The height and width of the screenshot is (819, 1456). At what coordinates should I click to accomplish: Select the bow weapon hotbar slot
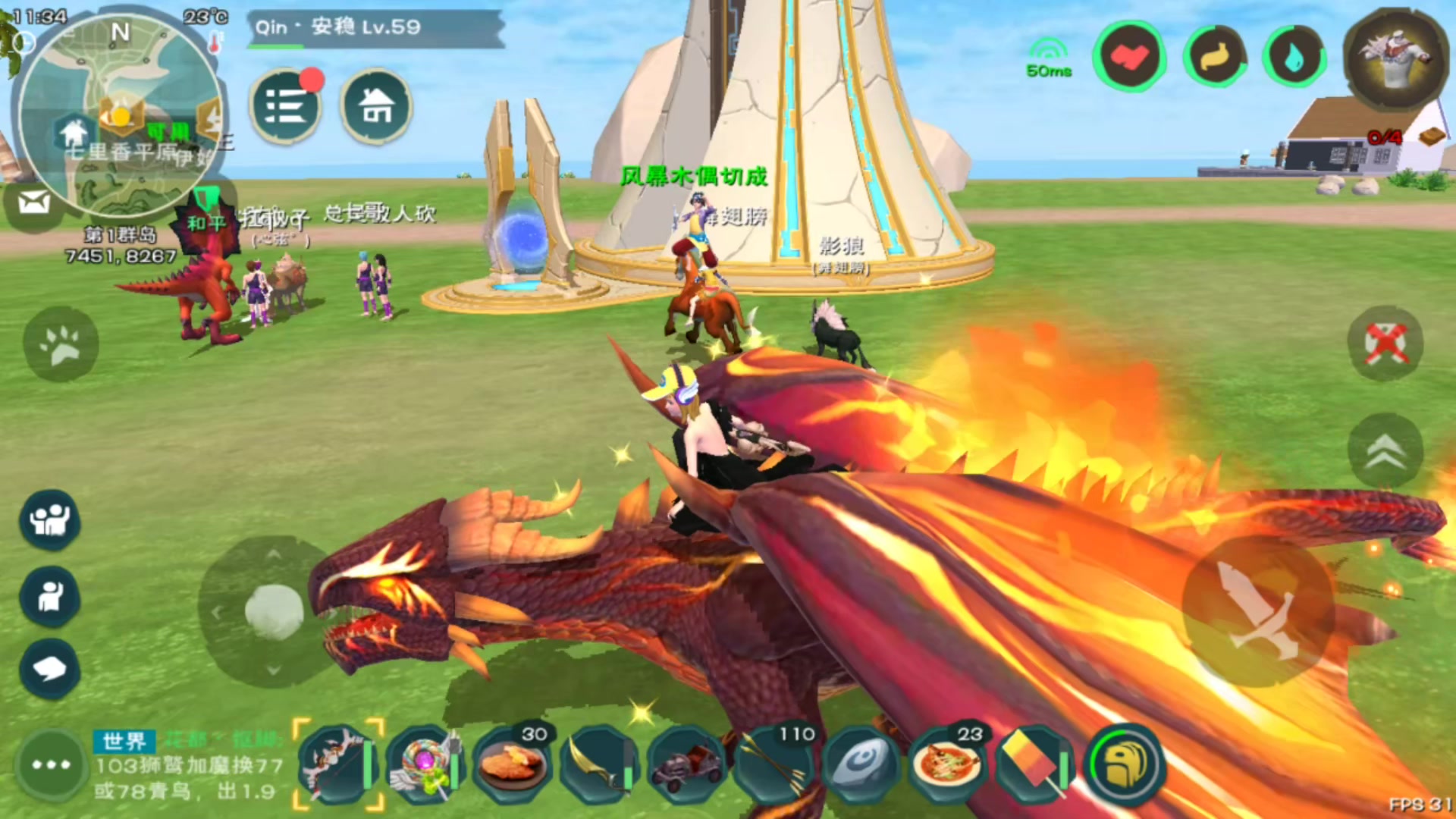[x=337, y=764]
